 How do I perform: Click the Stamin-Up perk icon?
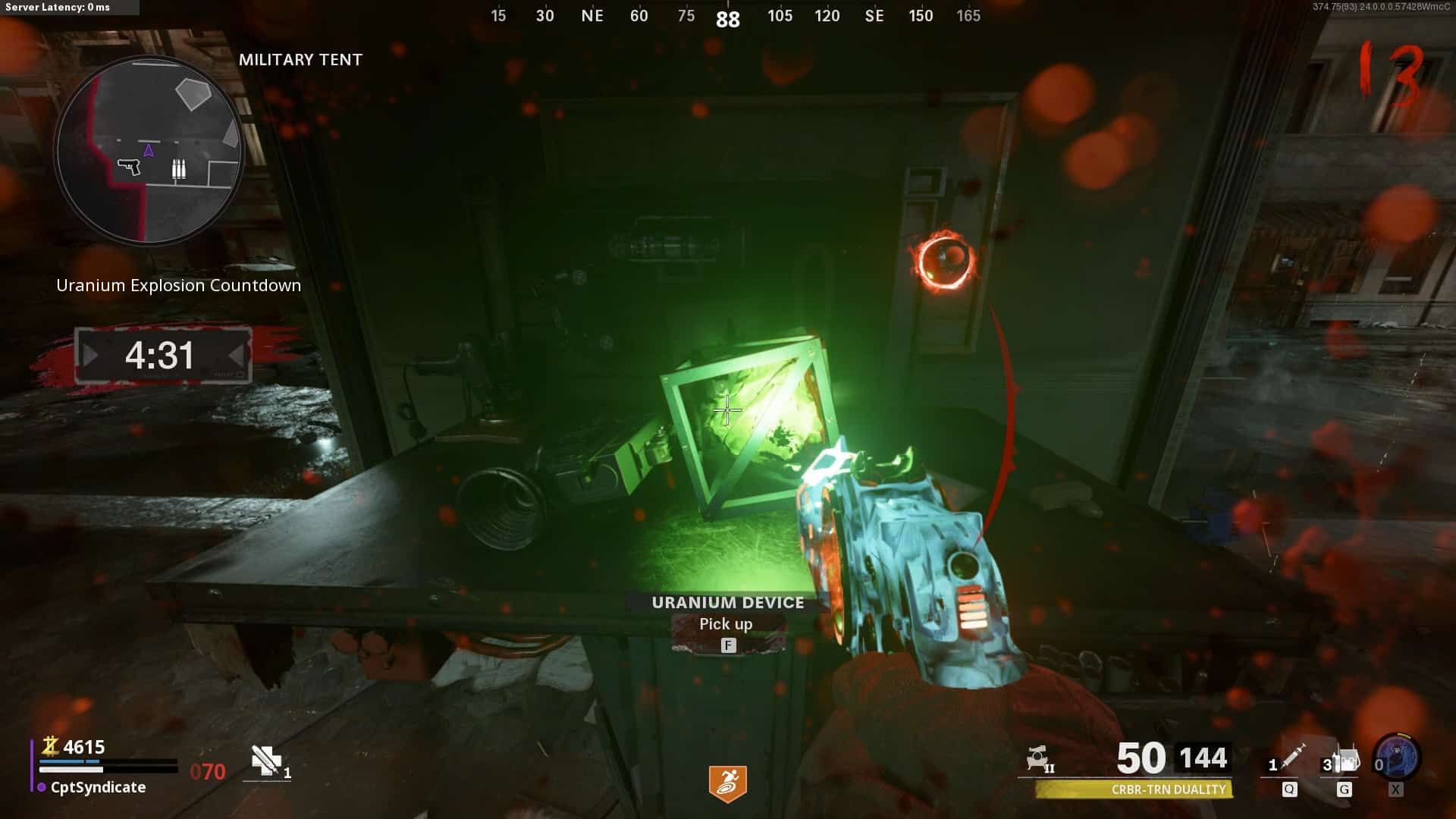click(x=727, y=783)
